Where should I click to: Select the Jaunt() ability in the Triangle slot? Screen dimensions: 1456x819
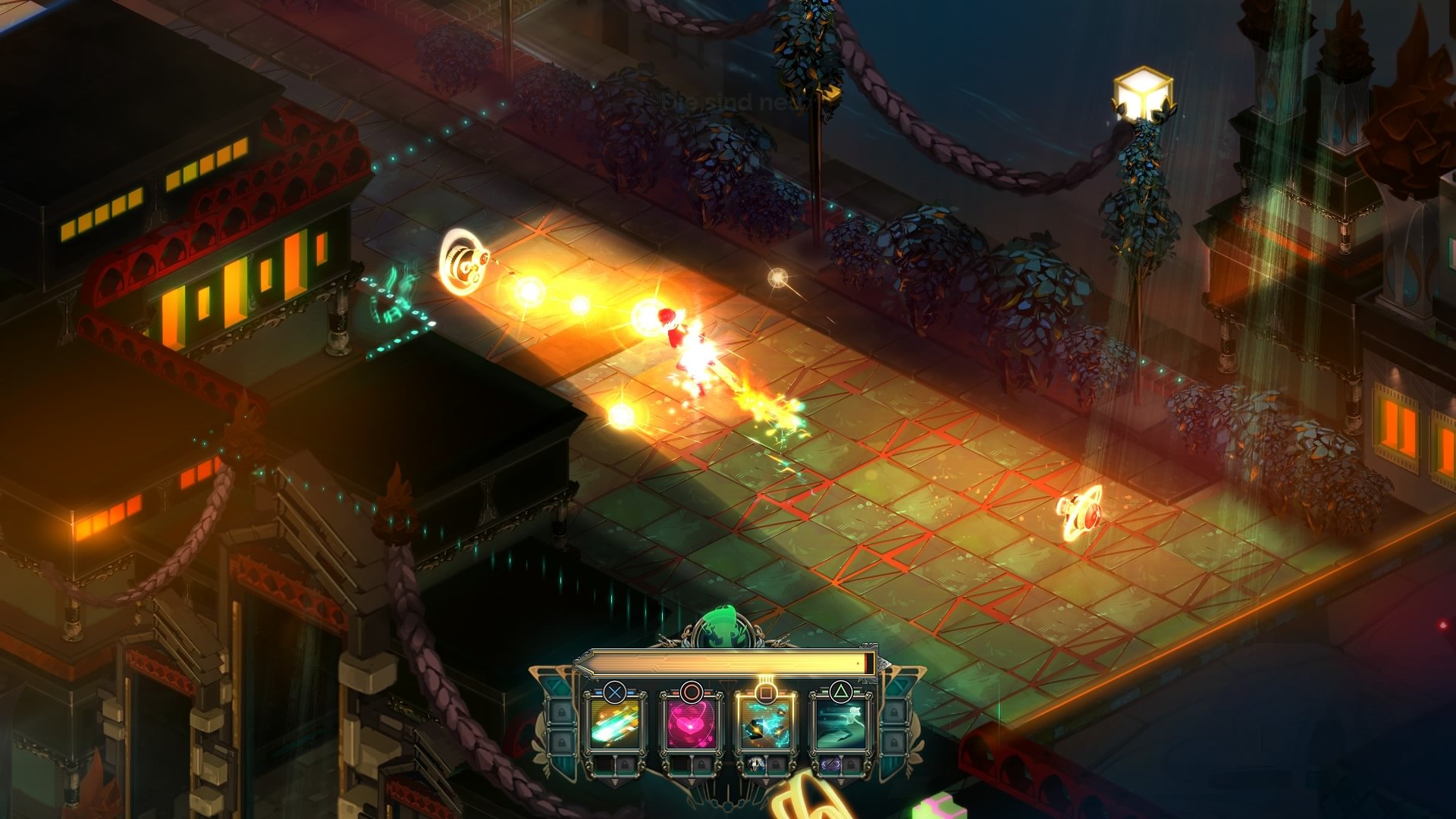coord(842,726)
